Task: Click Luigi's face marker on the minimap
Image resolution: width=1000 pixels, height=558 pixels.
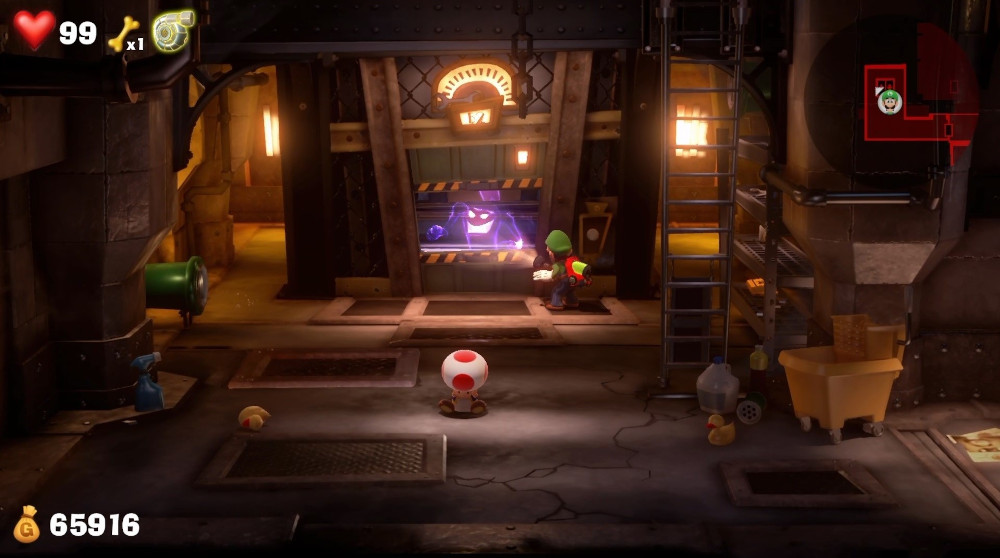Action: click(x=889, y=101)
